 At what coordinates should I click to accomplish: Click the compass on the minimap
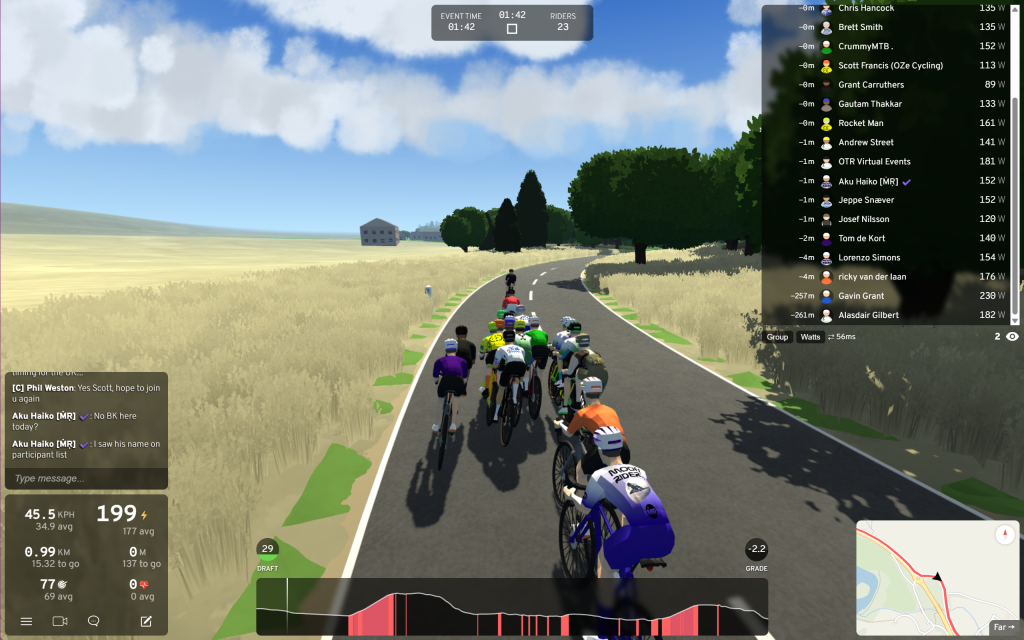click(x=1004, y=535)
